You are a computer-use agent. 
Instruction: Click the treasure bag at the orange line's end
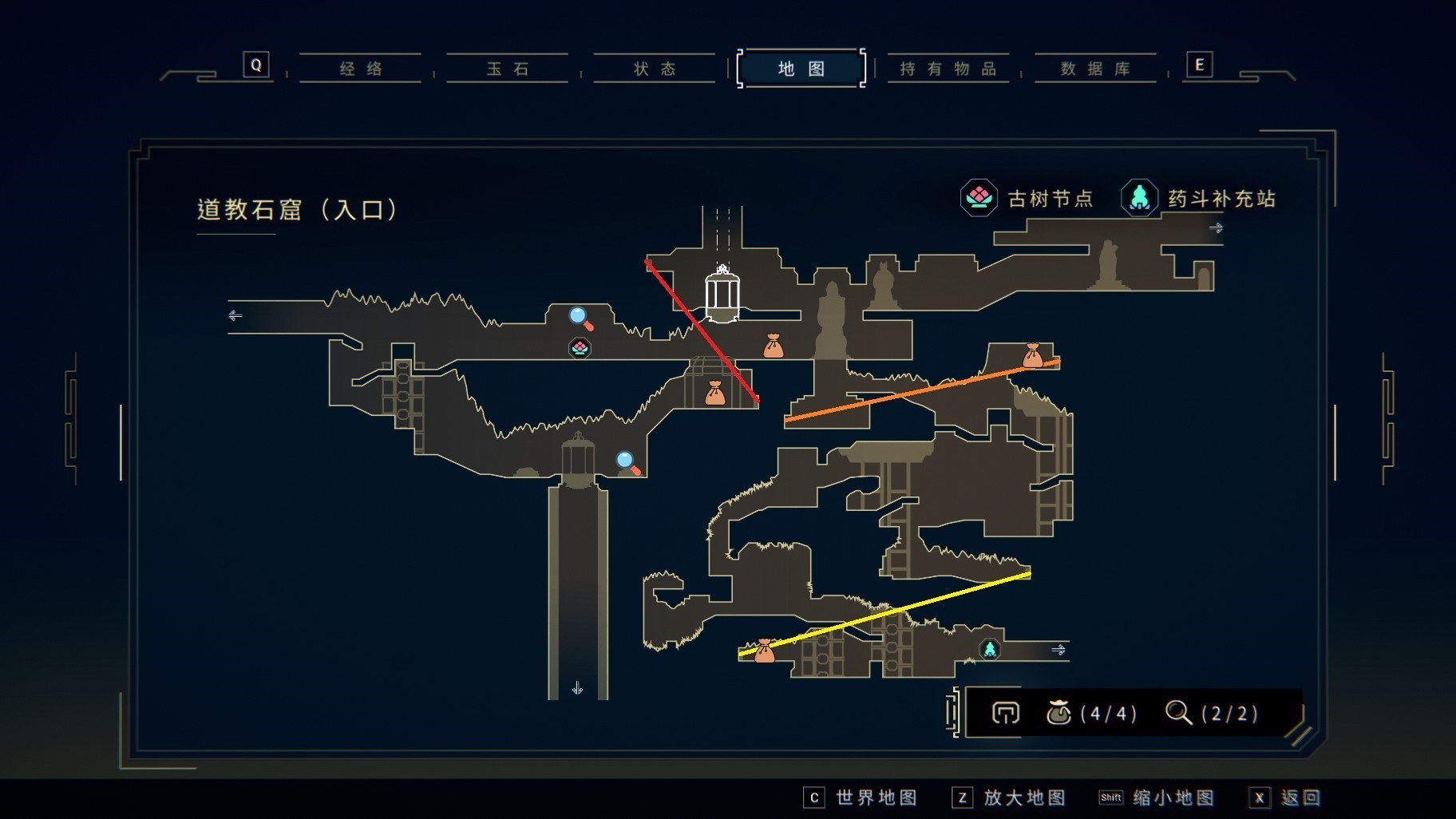coord(1032,355)
